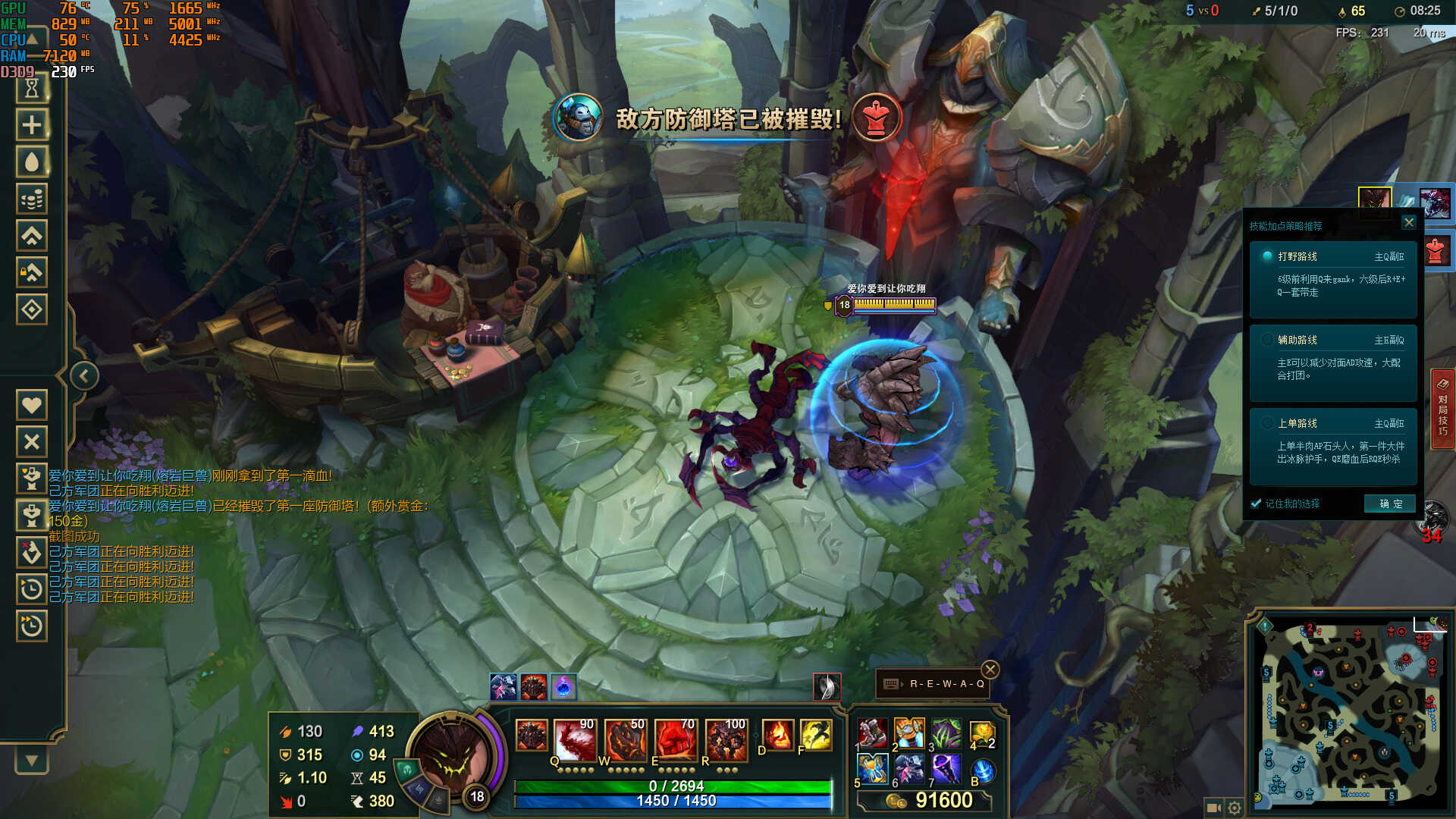
Task: Activate the Q ability icon
Action: 576,739
